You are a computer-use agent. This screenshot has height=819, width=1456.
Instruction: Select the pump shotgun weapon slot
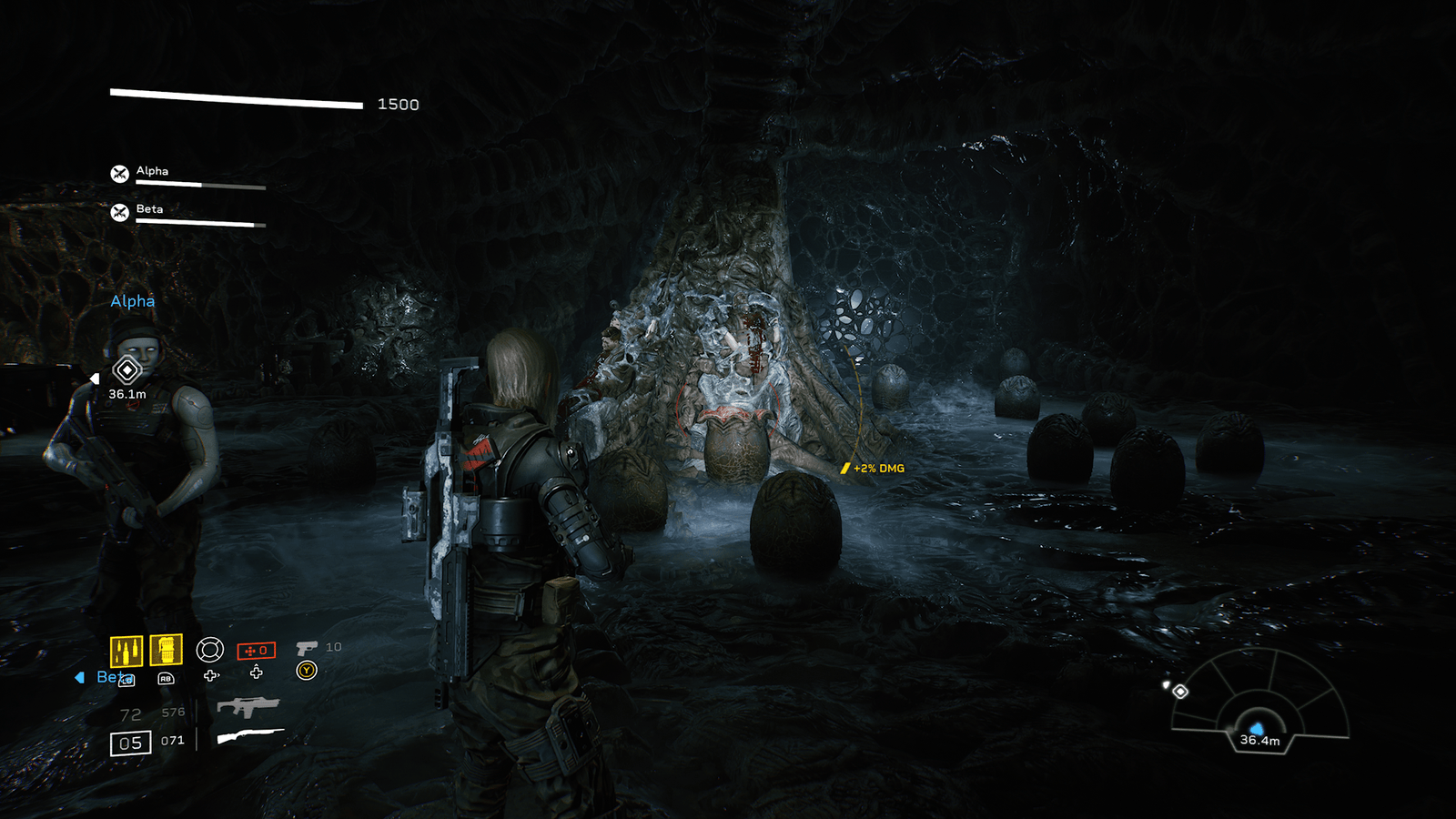(x=250, y=736)
